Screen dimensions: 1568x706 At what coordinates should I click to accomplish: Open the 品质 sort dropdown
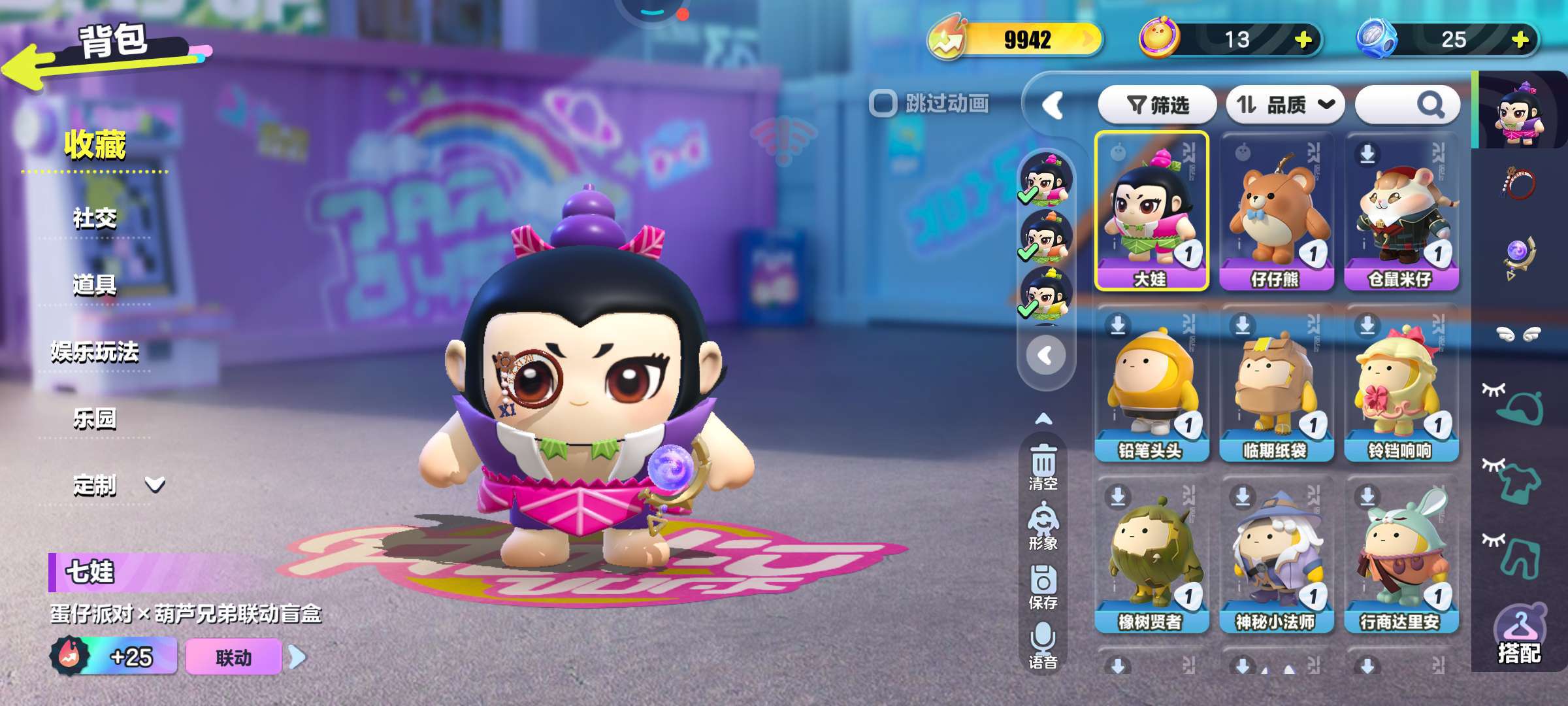1284,105
